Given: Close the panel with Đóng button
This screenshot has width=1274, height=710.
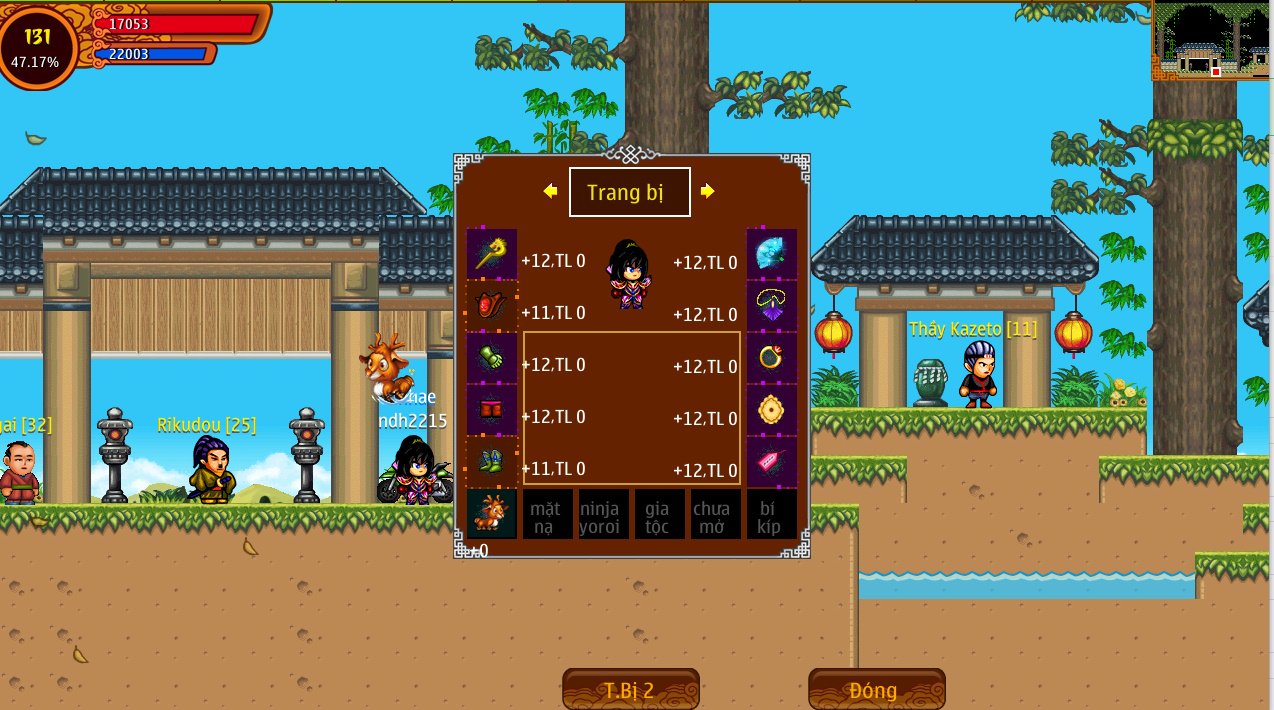Looking at the screenshot, I should click(876, 690).
